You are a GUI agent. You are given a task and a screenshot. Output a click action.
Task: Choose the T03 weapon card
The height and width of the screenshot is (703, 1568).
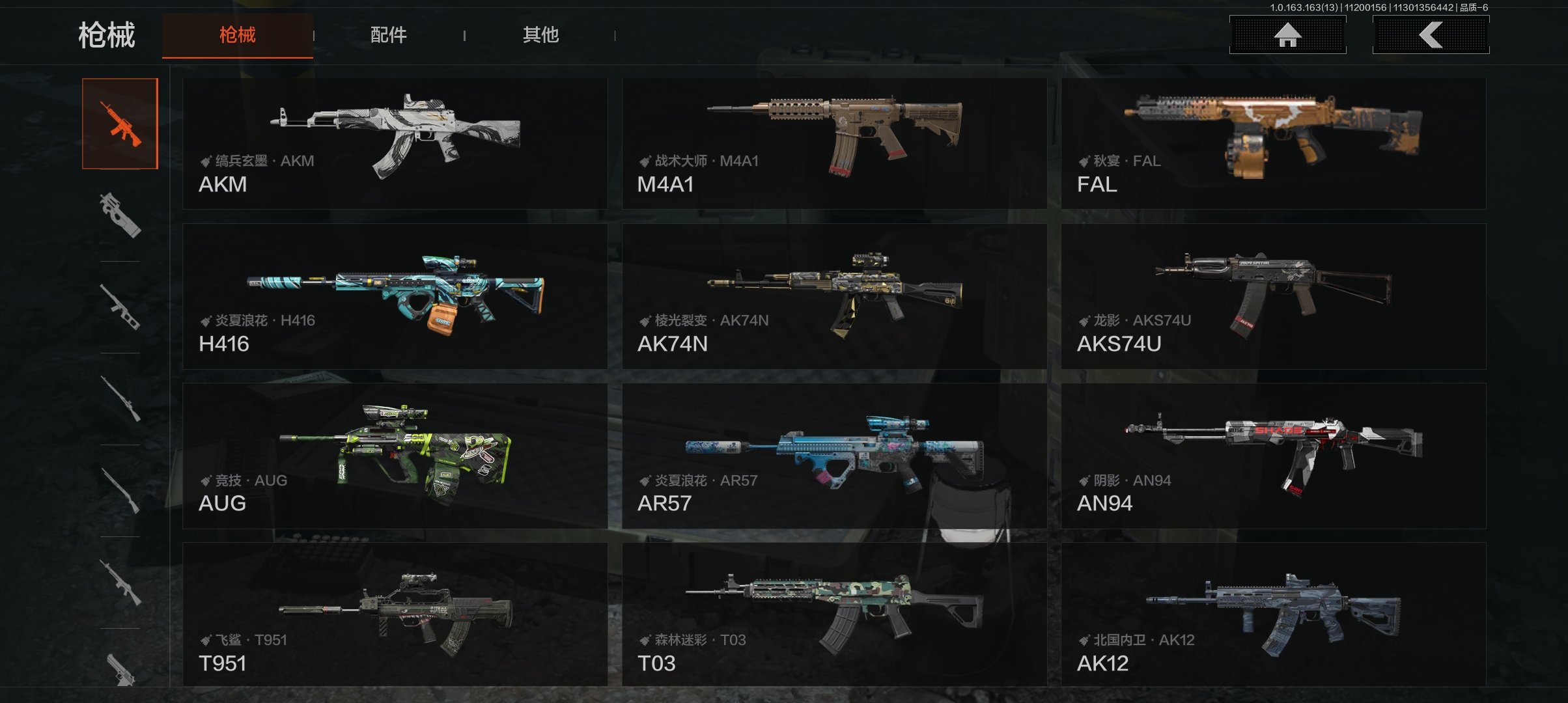(834, 614)
